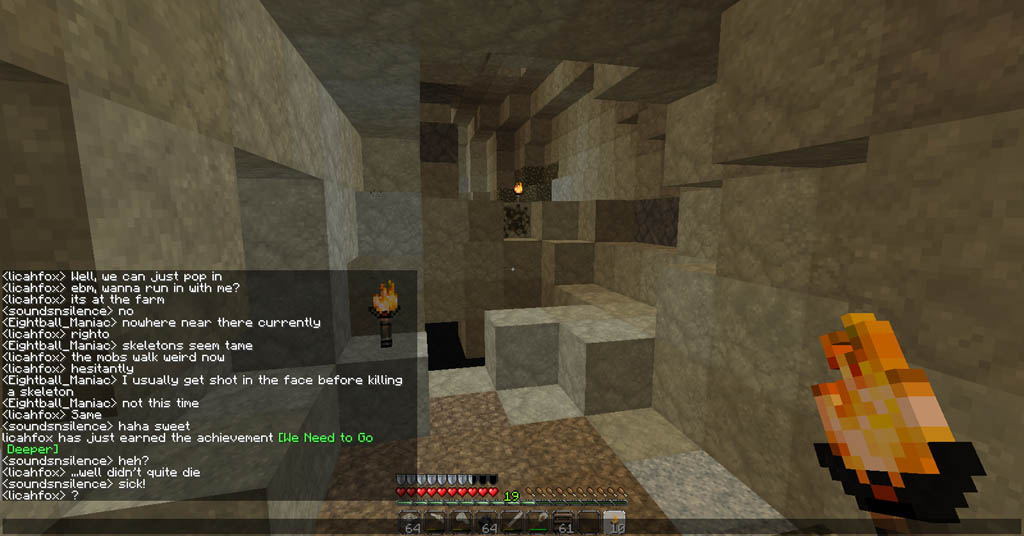This screenshot has height=536, width=1024.
Task: Select the ladder stack of 61
Action: click(564, 523)
